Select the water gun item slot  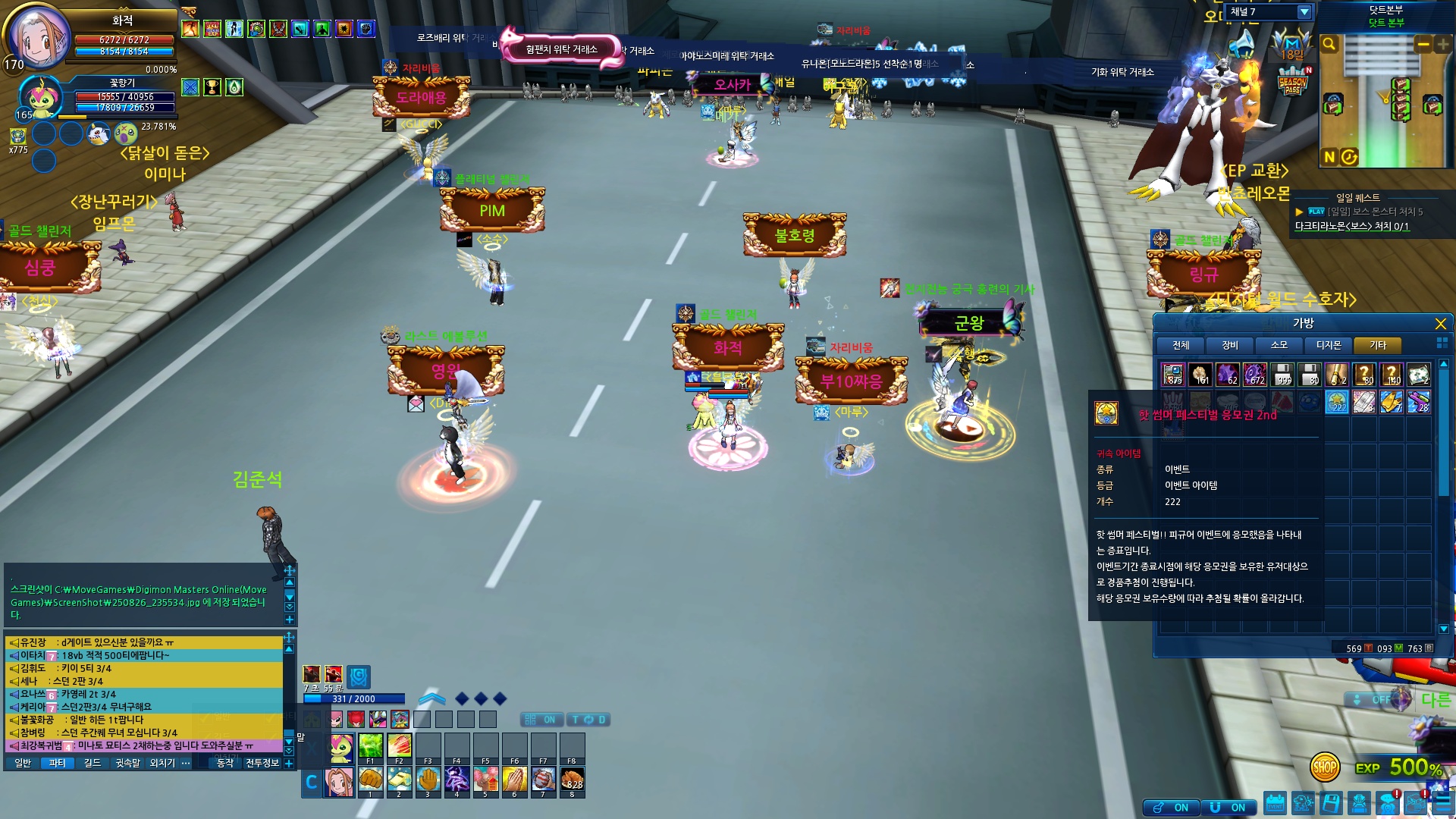click(1418, 401)
